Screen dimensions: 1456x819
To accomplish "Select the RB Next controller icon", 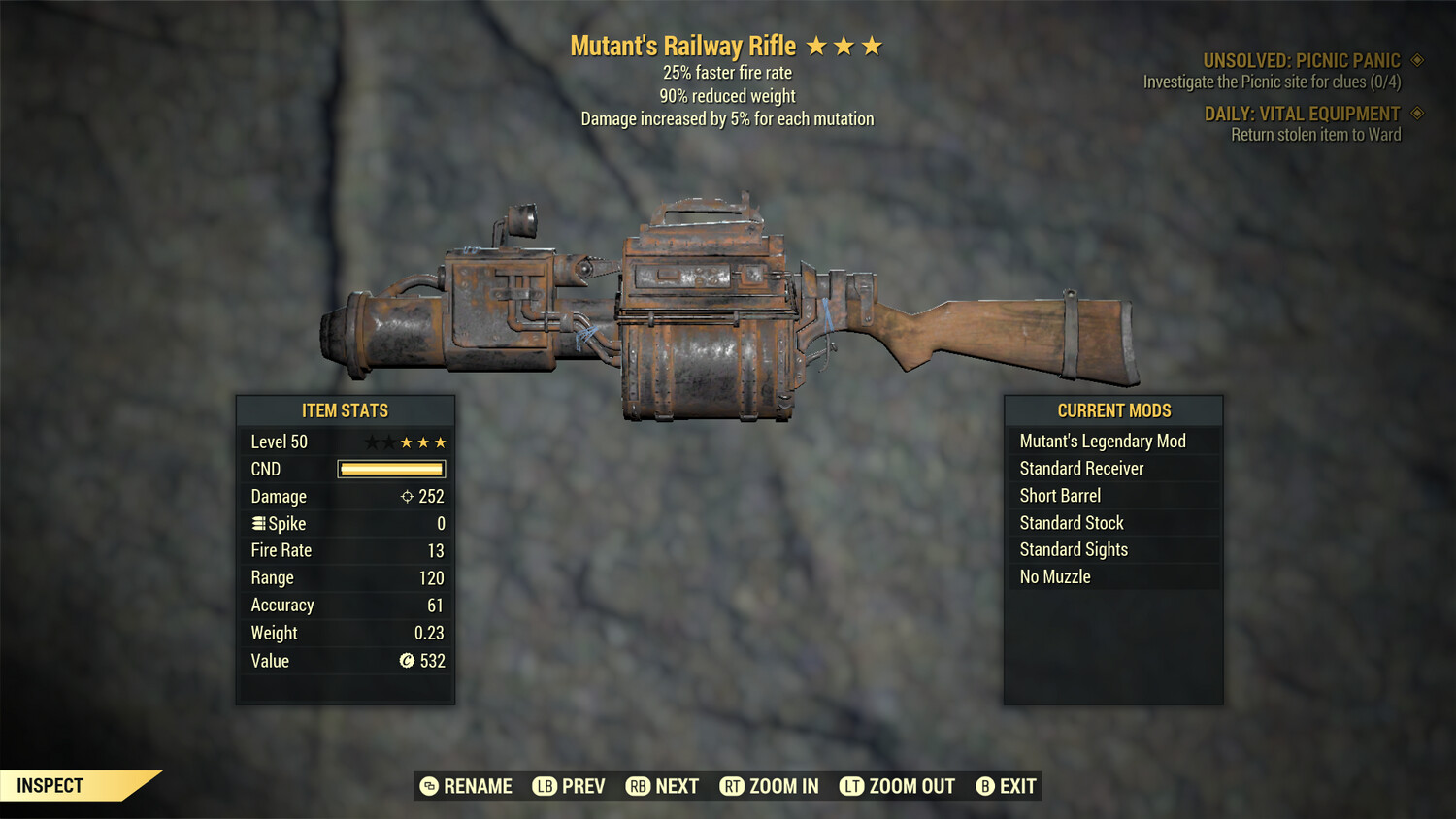I will (638, 786).
